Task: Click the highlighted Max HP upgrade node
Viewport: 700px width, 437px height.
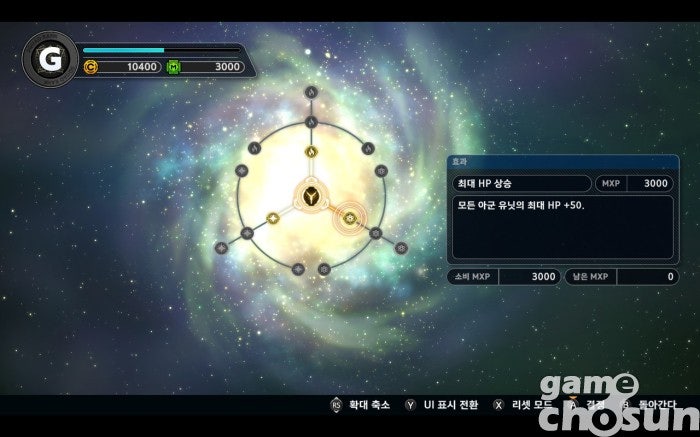Action: 350,217
